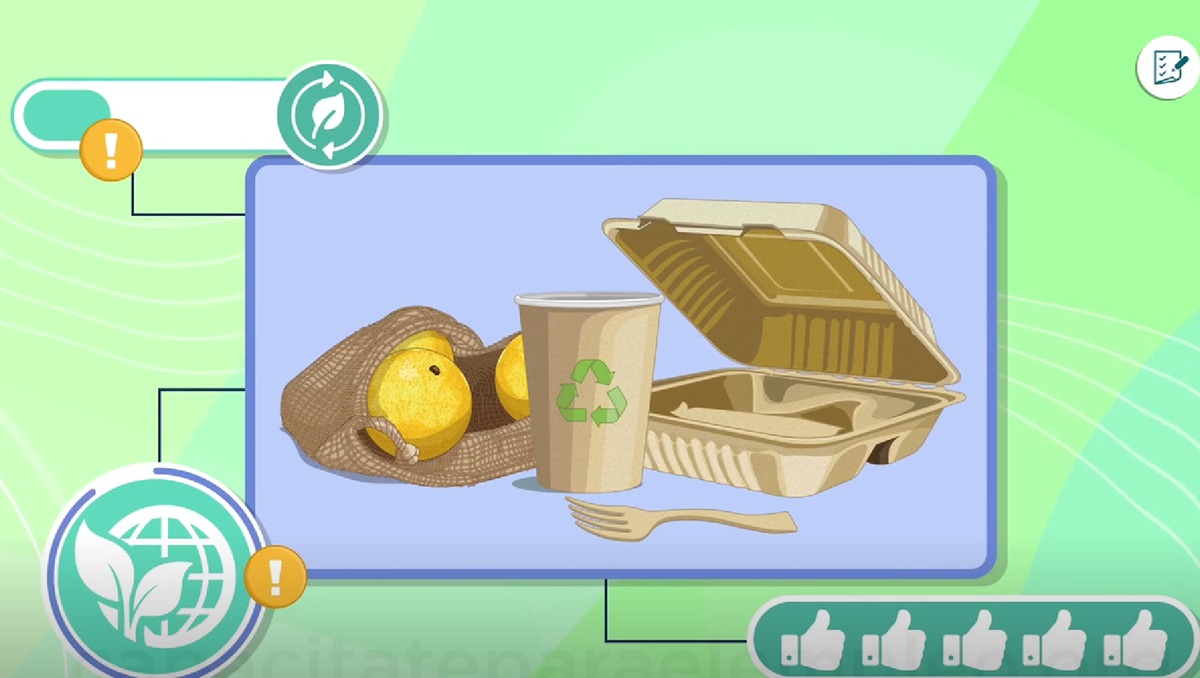Click the exclamation alert under the progress bar
The height and width of the screenshot is (678, 1200).
(110, 150)
